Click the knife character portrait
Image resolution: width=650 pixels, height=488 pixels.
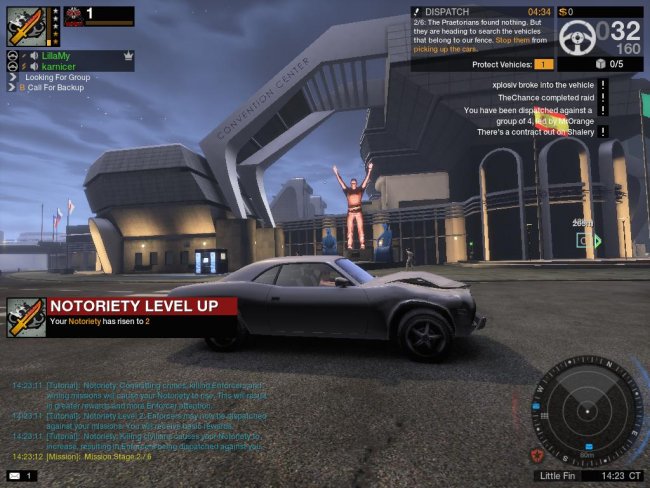click(25, 25)
